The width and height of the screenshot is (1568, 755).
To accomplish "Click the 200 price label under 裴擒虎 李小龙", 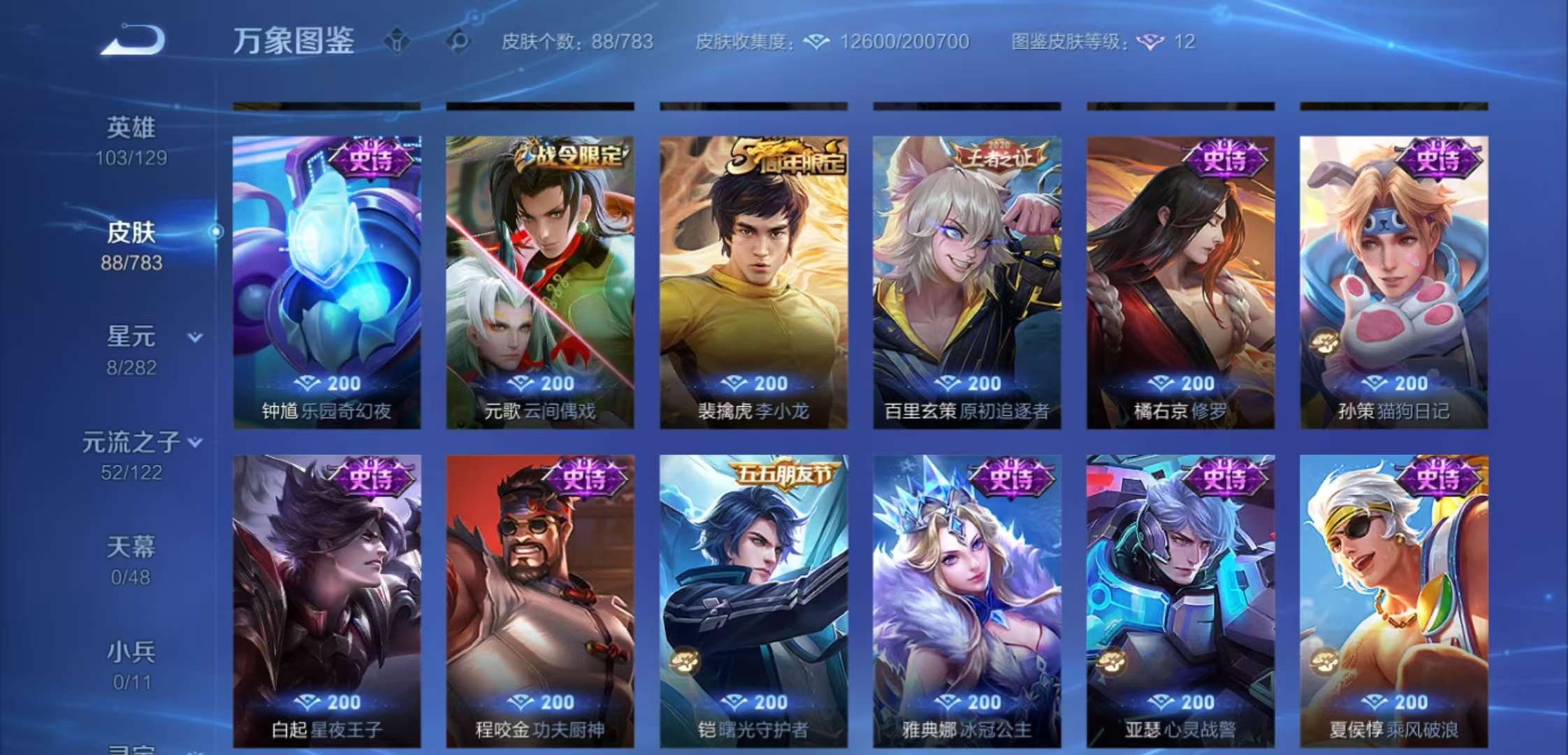I will (753, 383).
